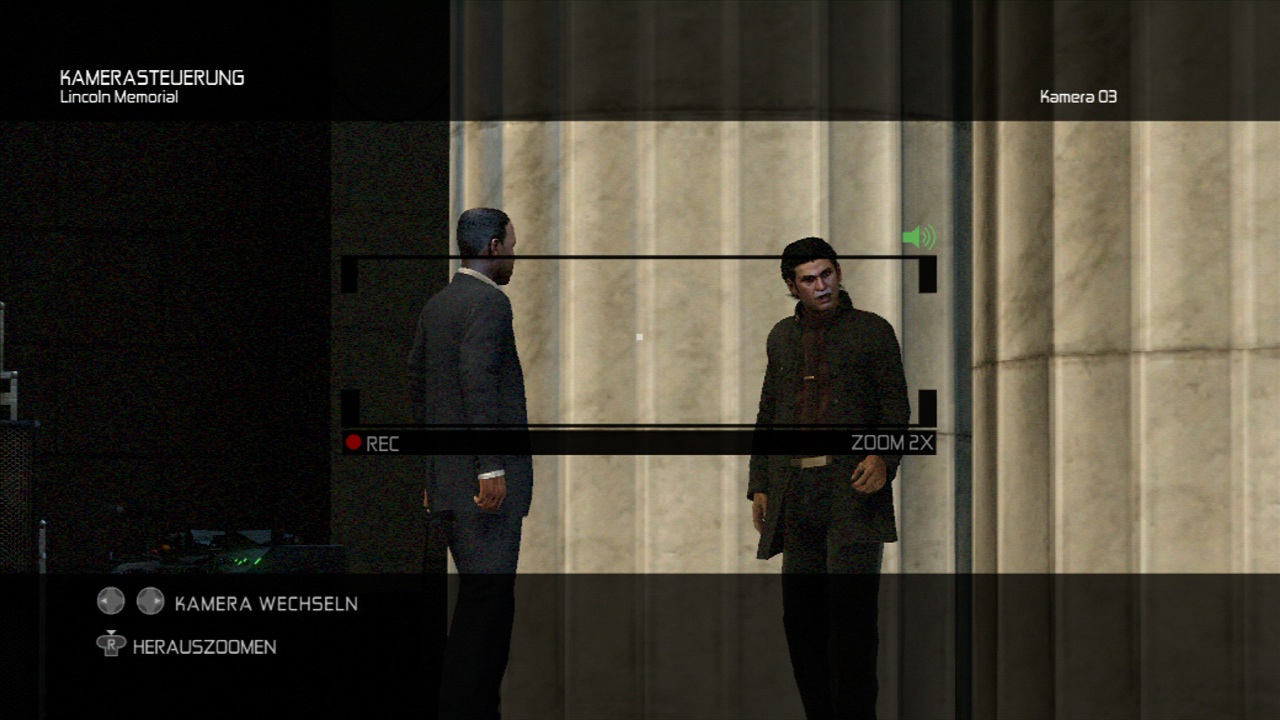The height and width of the screenshot is (720, 1280).
Task: Open the Kamera 03 feed selector
Action: coord(1078,97)
